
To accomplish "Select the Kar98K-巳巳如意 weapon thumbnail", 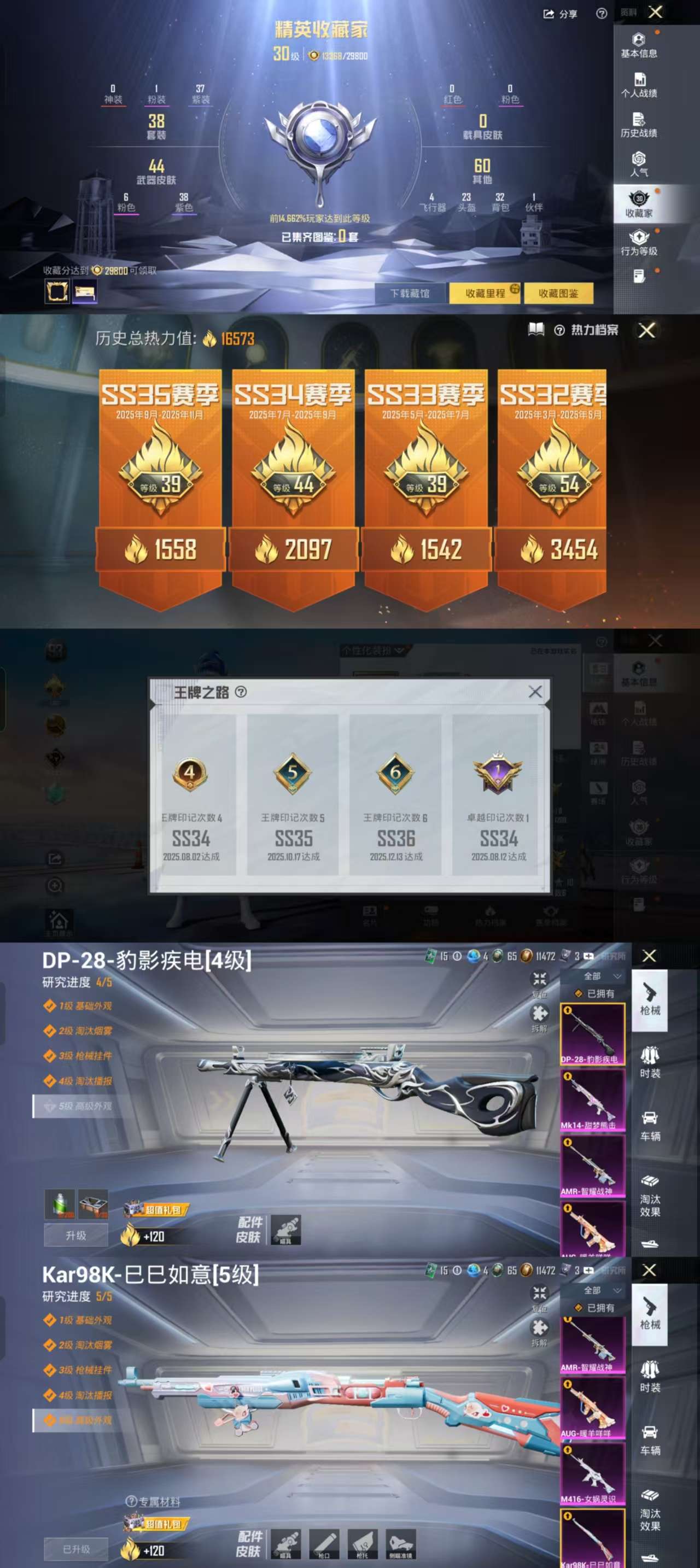I will point(592,1537).
